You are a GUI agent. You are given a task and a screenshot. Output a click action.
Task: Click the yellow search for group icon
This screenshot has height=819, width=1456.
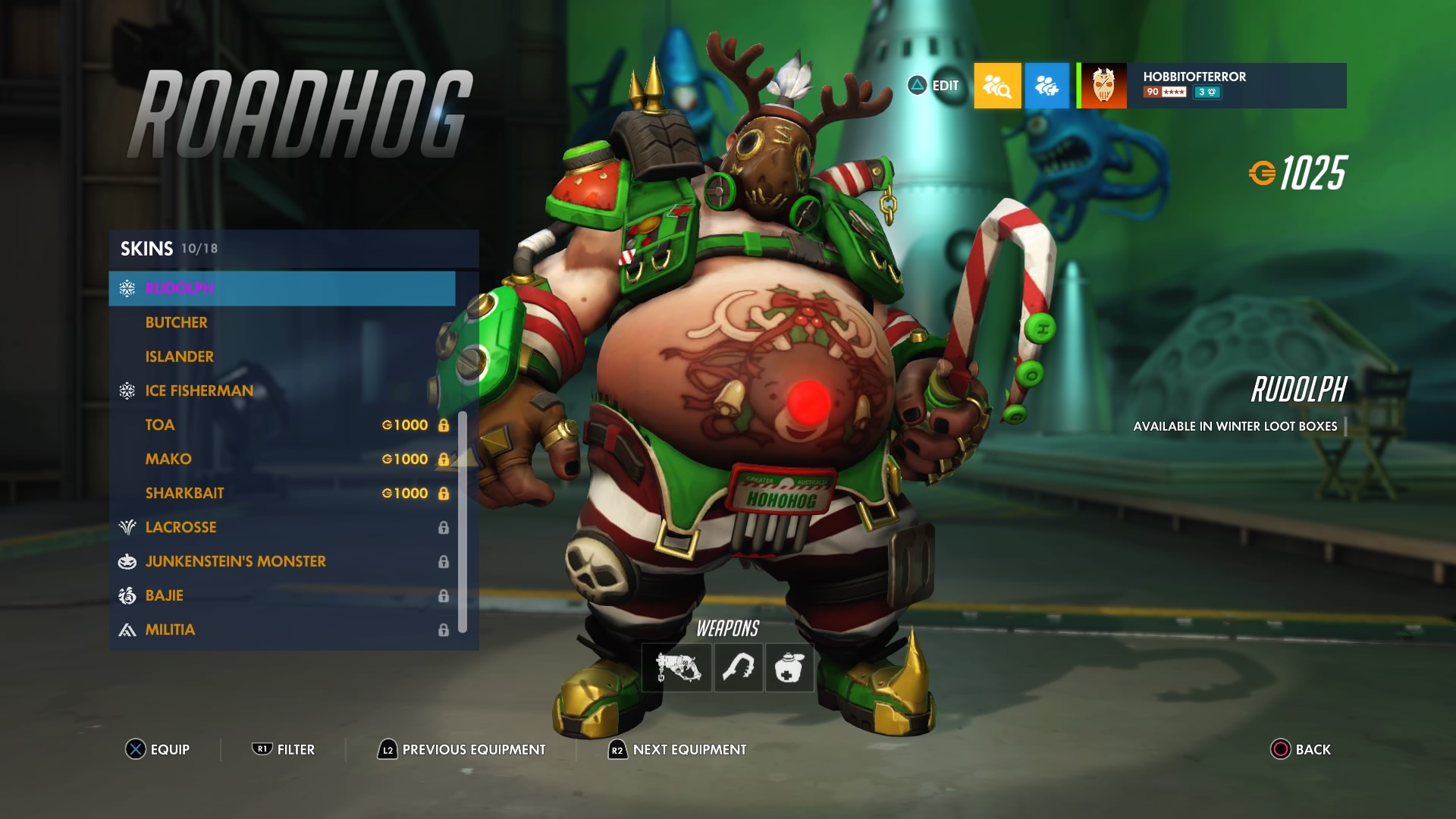tap(997, 86)
